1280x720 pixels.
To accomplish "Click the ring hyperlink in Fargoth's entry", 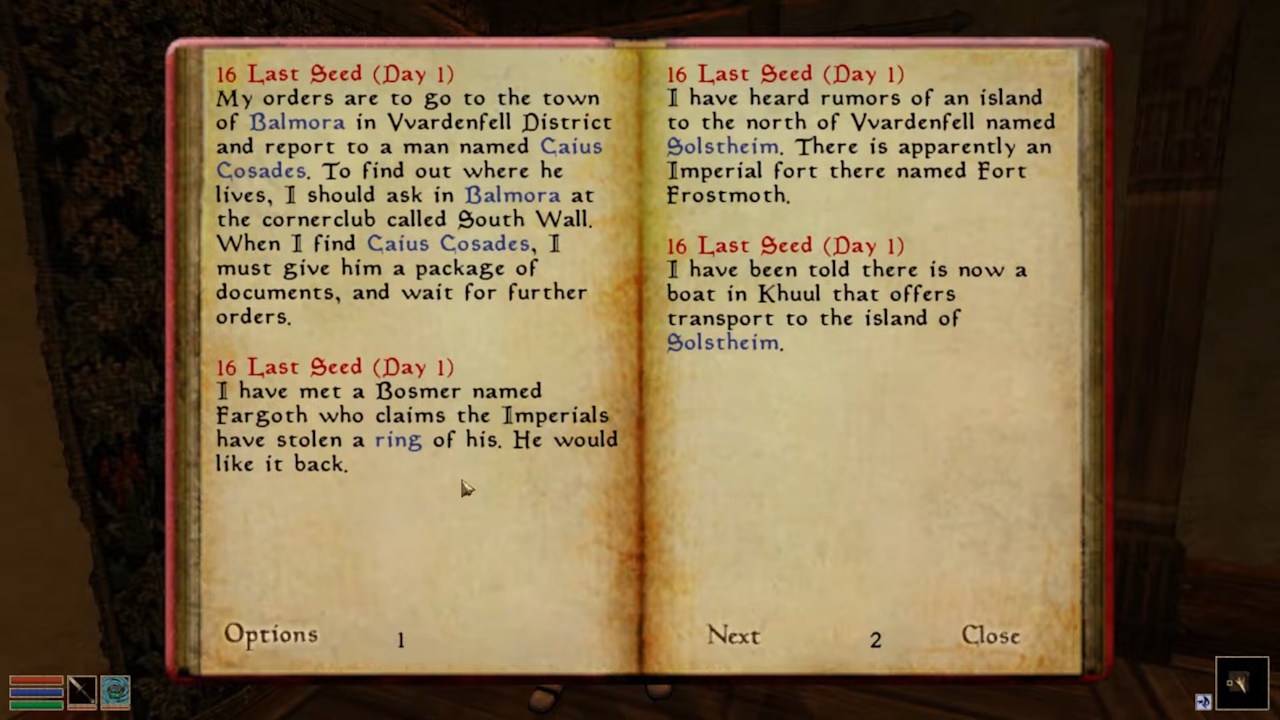I will tap(397, 439).
